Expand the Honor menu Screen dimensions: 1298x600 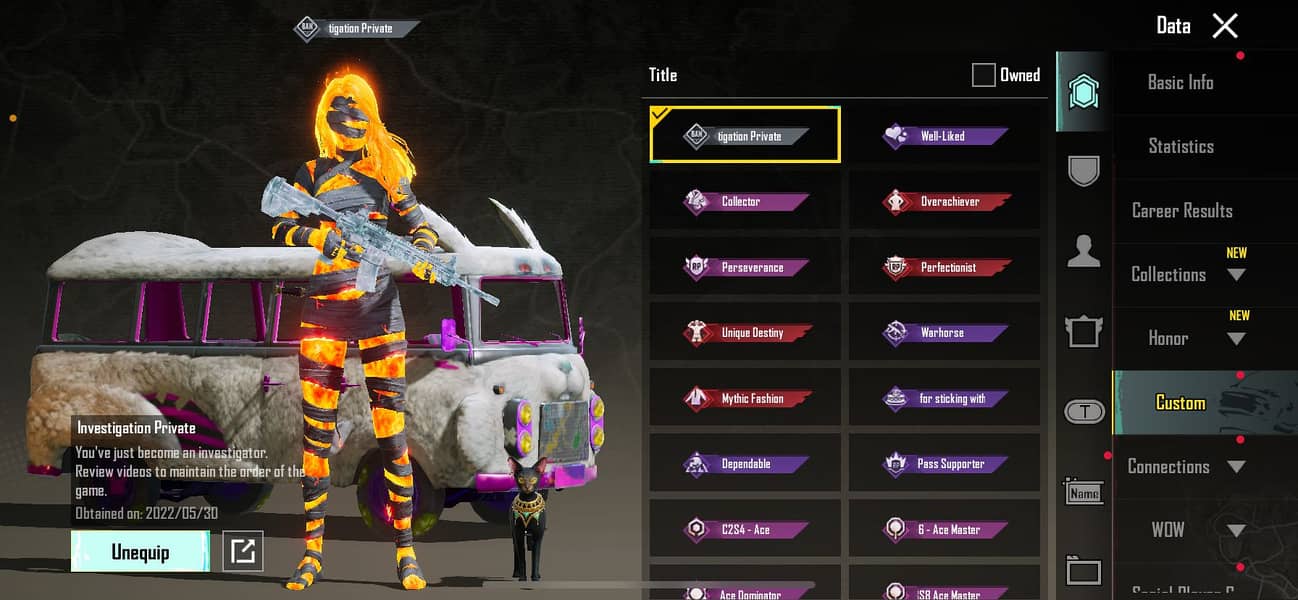pos(1187,338)
